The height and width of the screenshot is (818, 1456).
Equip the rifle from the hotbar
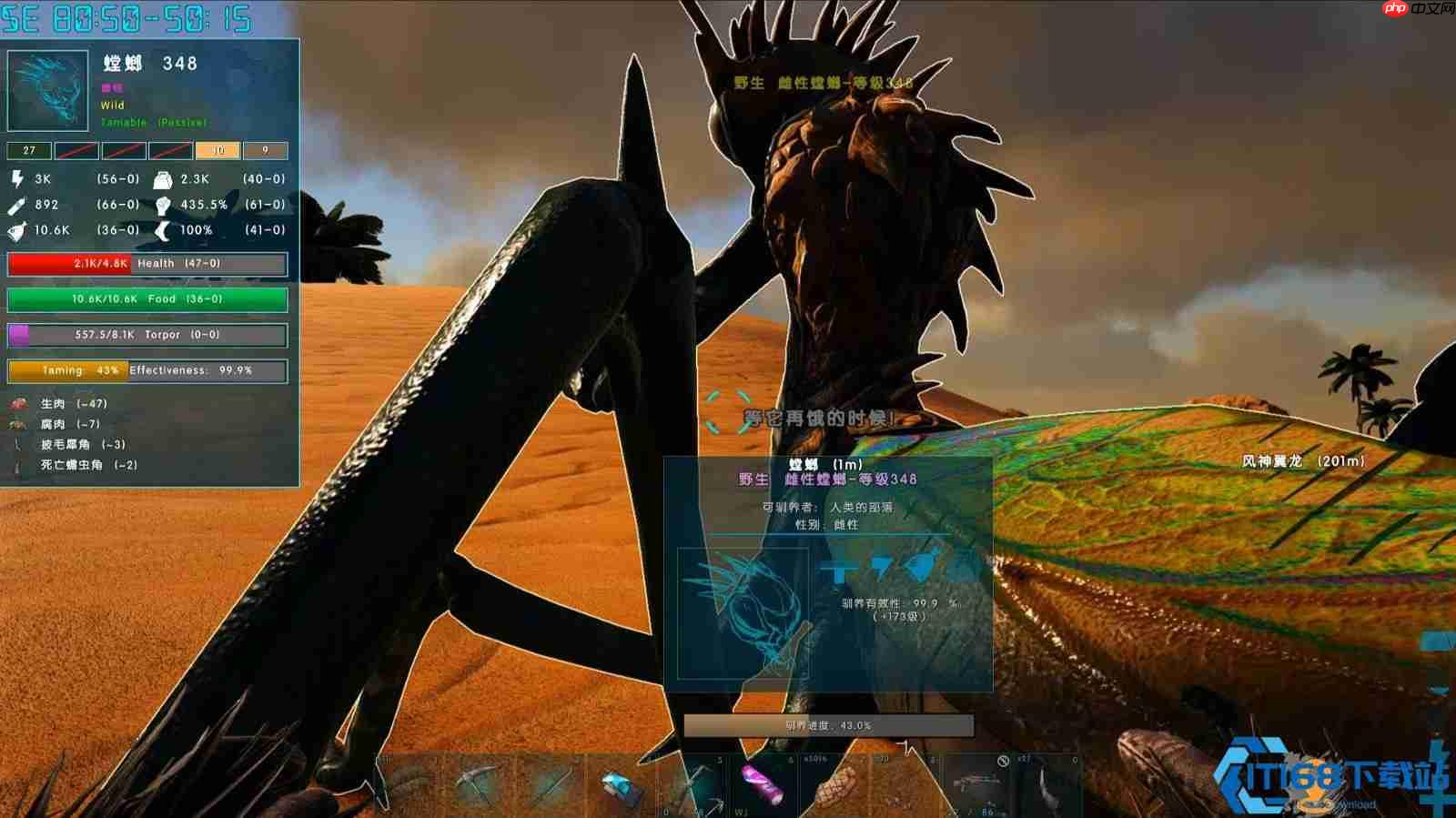pos(975,783)
